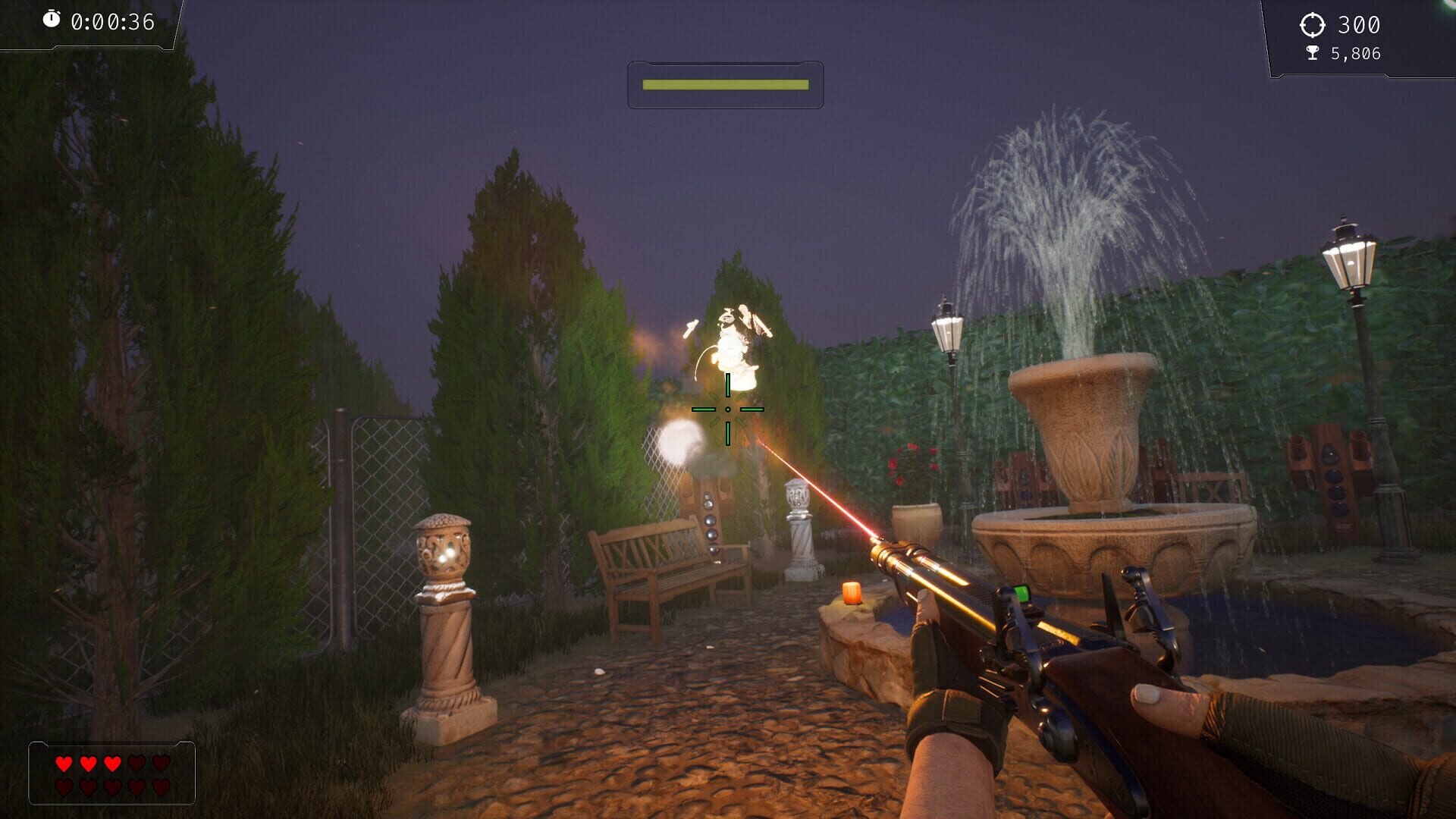Click the first red heart in health display
The width and height of the screenshot is (1456, 819).
(x=64, y=764)
